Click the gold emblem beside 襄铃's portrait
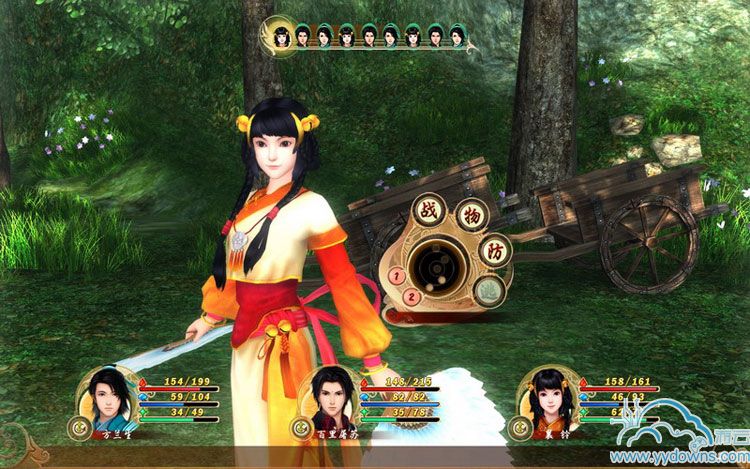 (523, 425)
